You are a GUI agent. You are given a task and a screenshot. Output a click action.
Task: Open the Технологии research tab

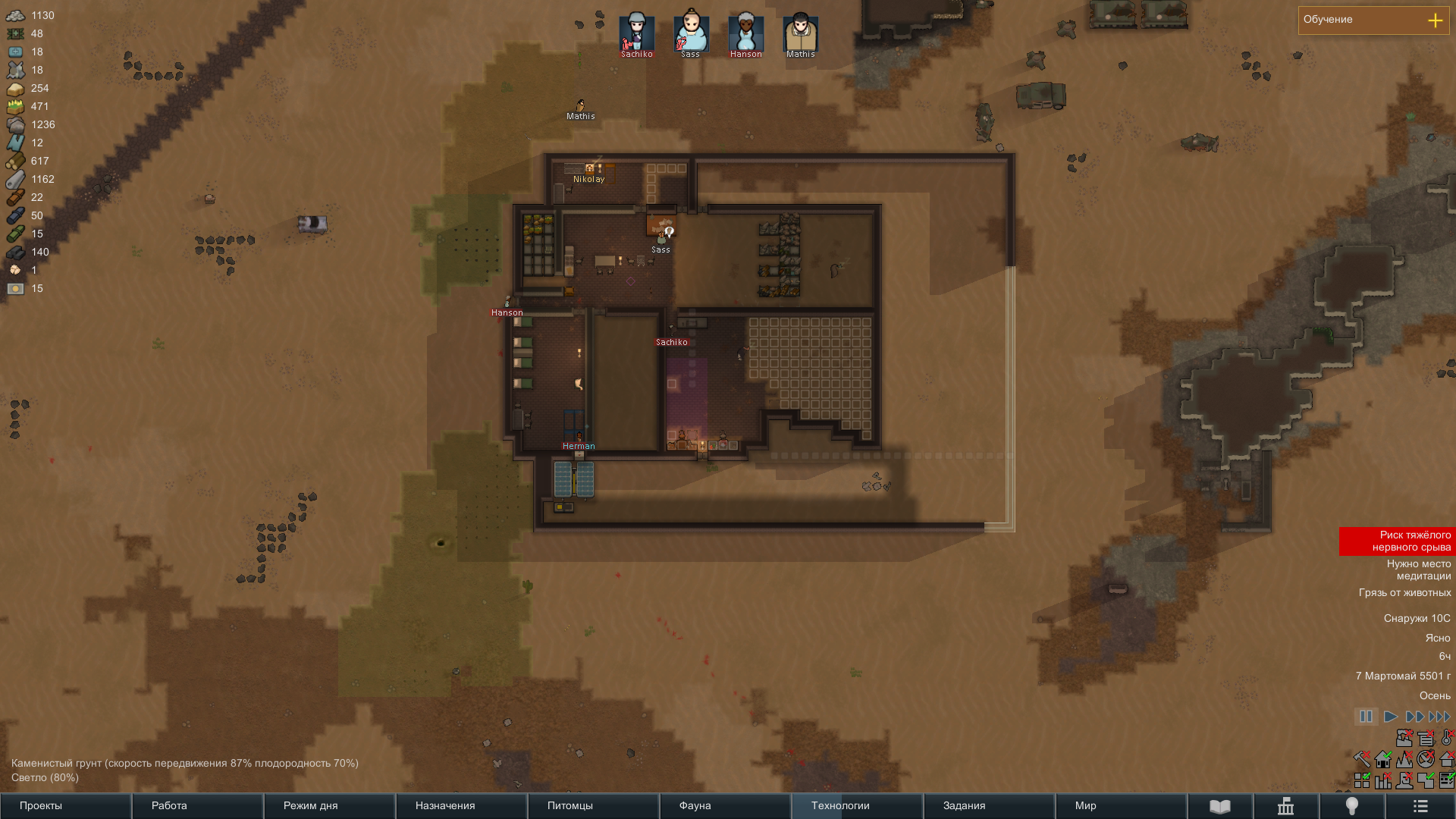click(857, 805)
